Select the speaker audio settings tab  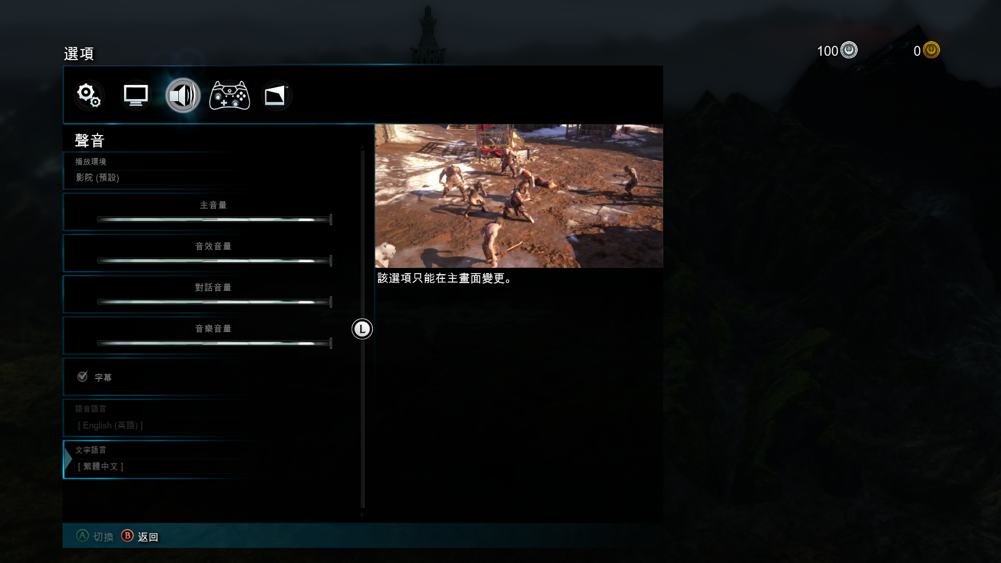coord(183,95)
